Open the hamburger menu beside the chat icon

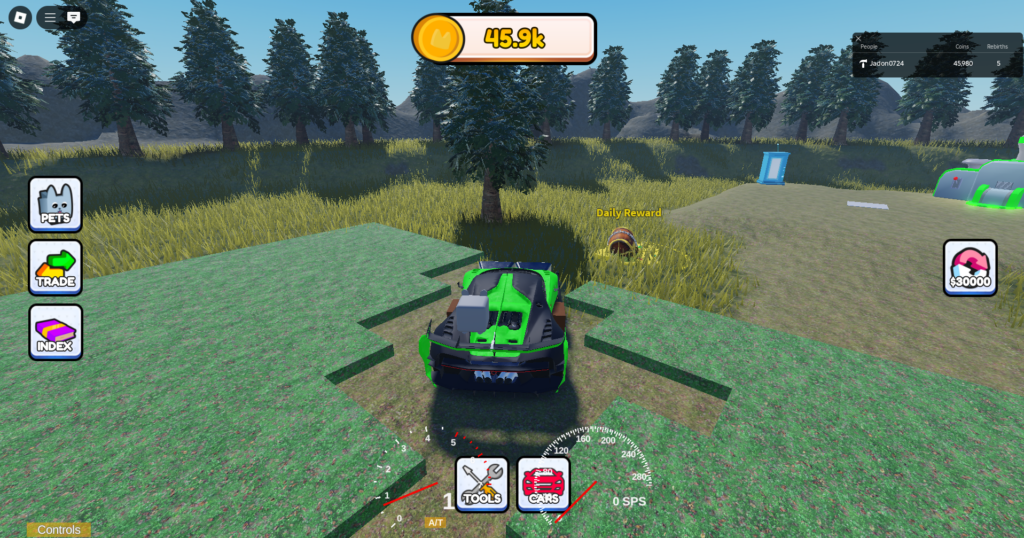point(50,17)
